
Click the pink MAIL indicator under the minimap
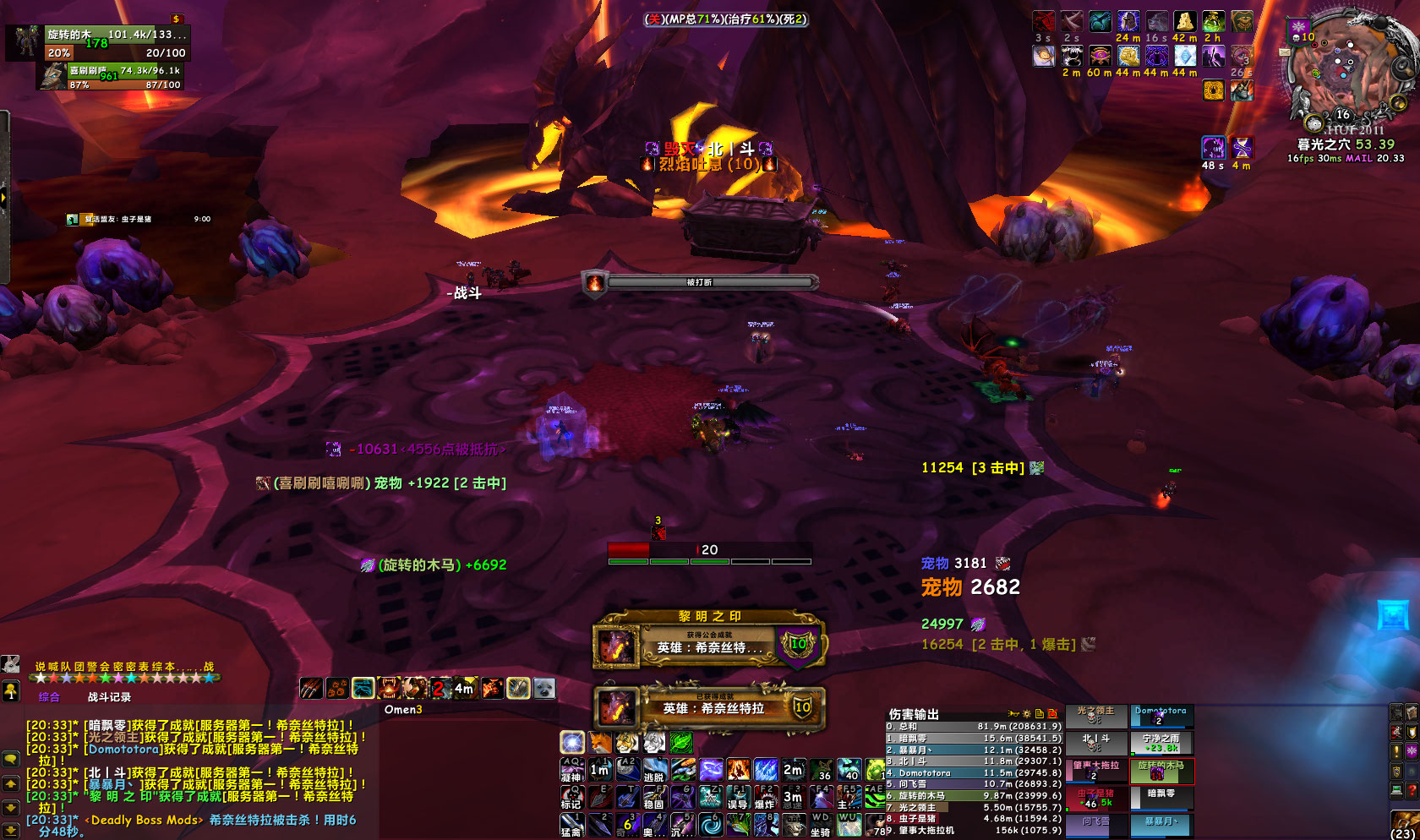click(x=1361, y=159)
